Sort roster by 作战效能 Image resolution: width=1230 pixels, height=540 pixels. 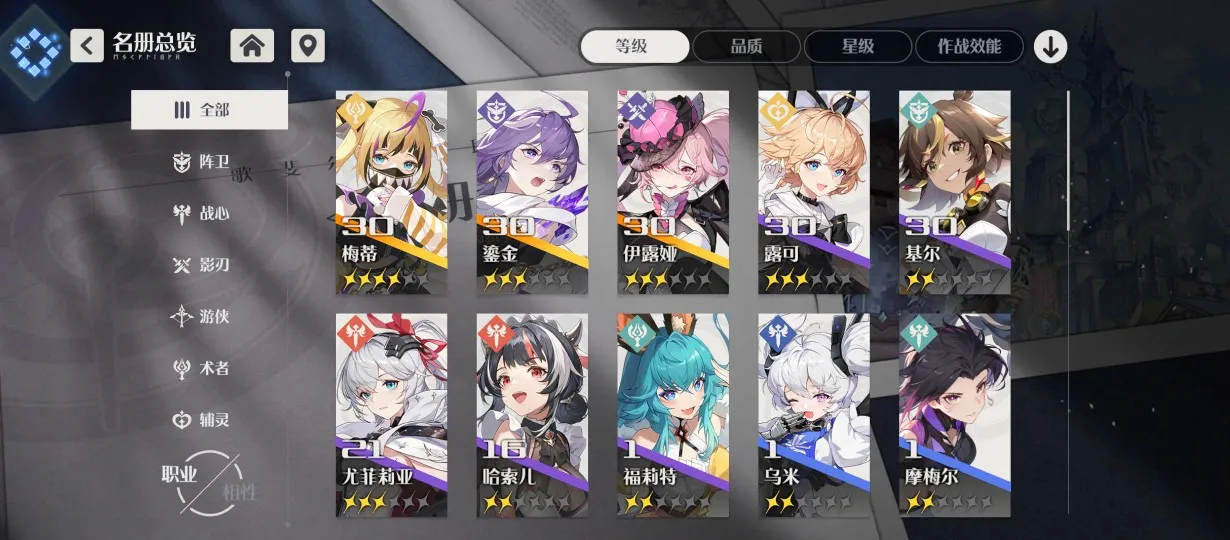pyautogui.click(x=970, y=46)
